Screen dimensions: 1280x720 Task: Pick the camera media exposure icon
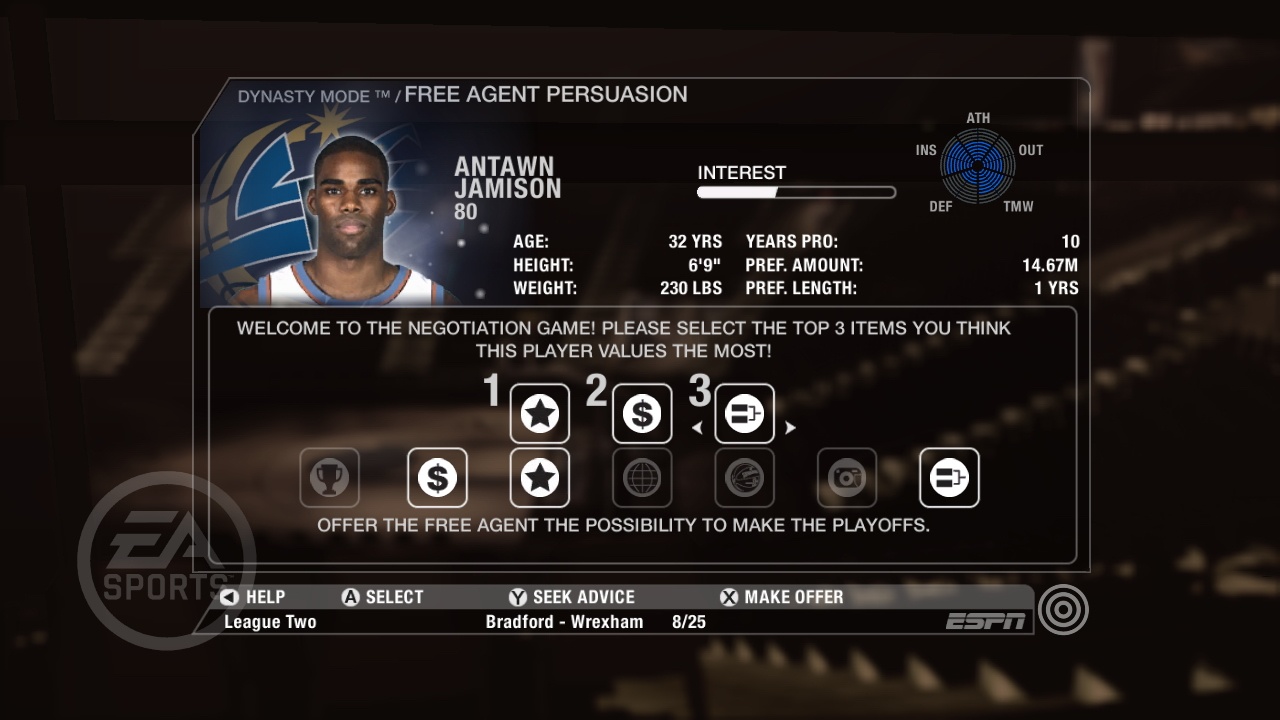[846, 478]
